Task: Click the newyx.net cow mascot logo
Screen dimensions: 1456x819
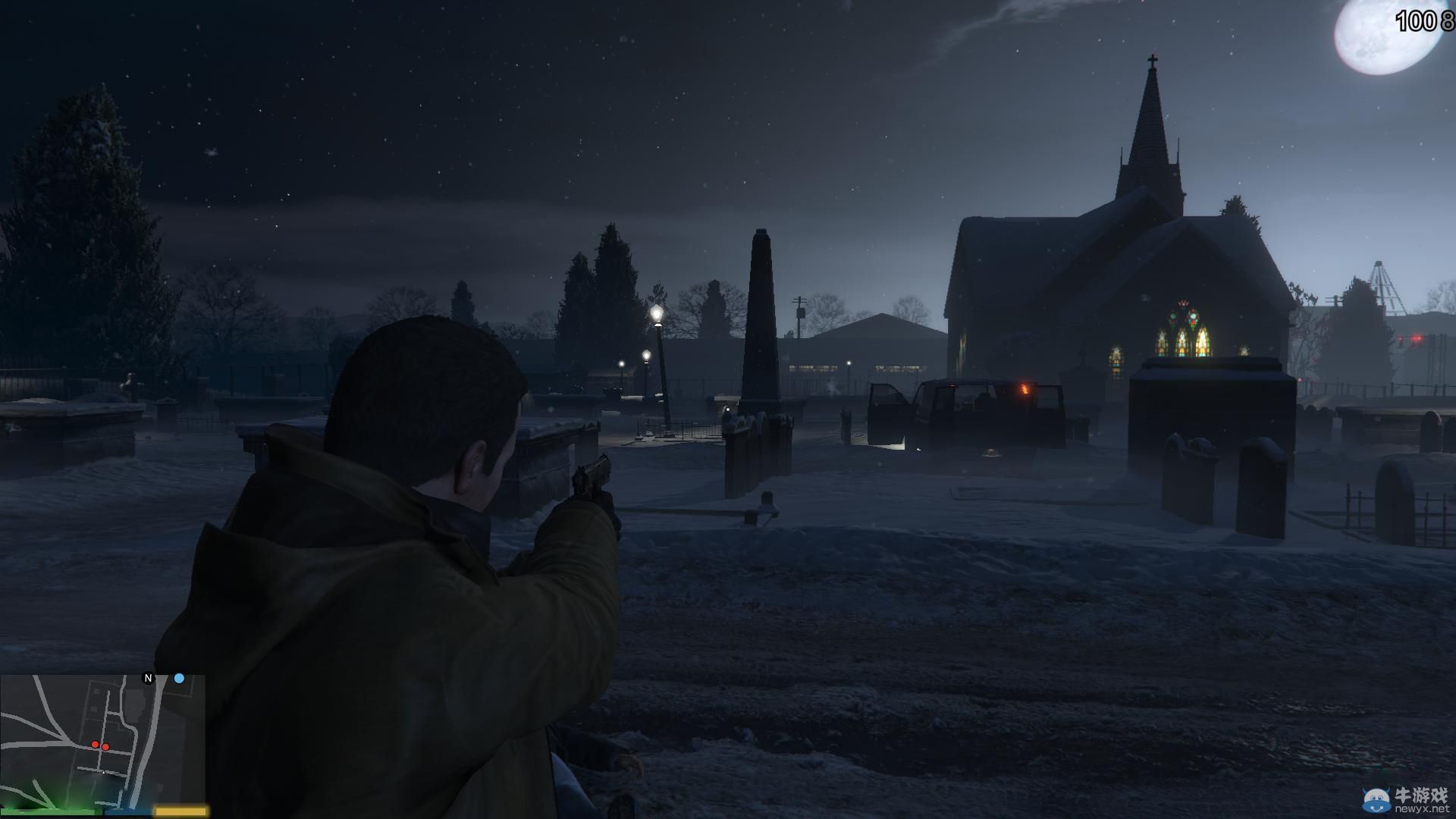Action: pos(1376,800)
